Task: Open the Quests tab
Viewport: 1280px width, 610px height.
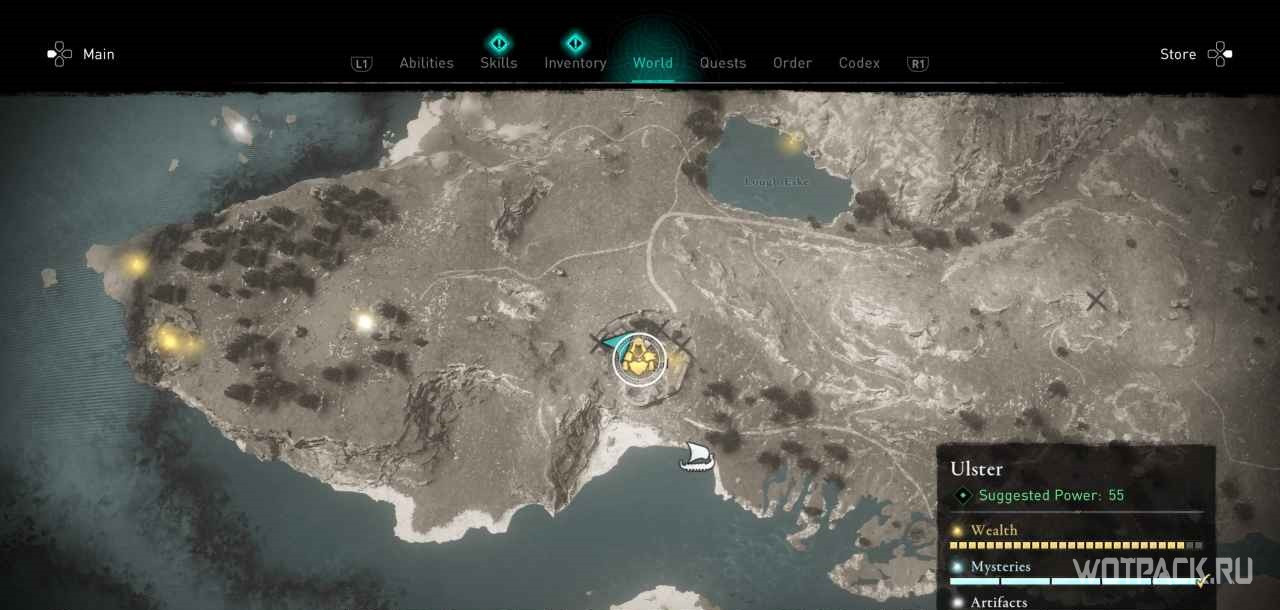Action: click(x=722, y=63)
